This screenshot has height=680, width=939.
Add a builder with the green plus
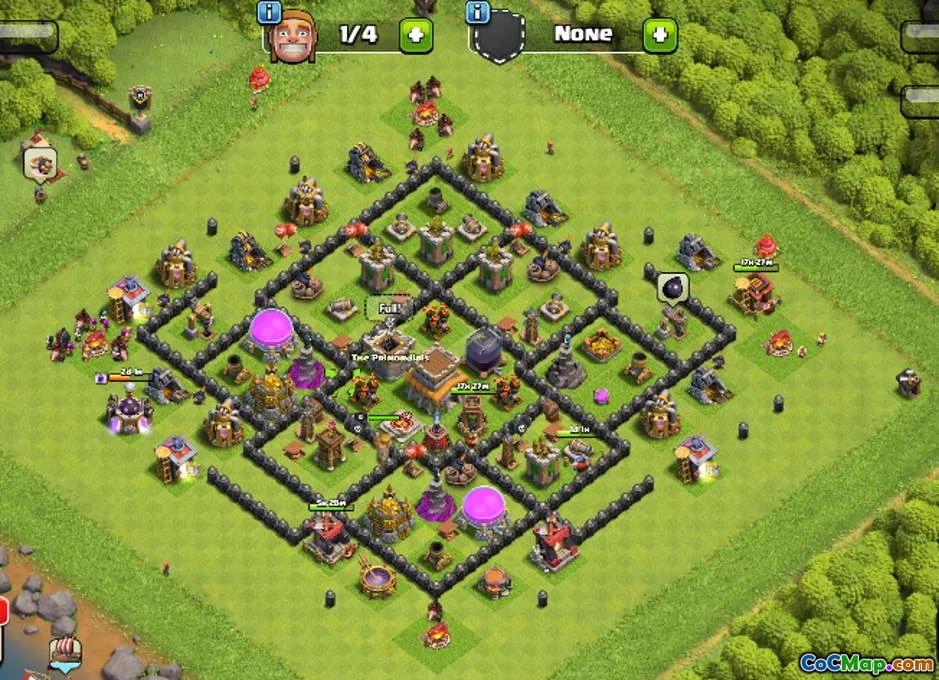(x=416, y=35)
